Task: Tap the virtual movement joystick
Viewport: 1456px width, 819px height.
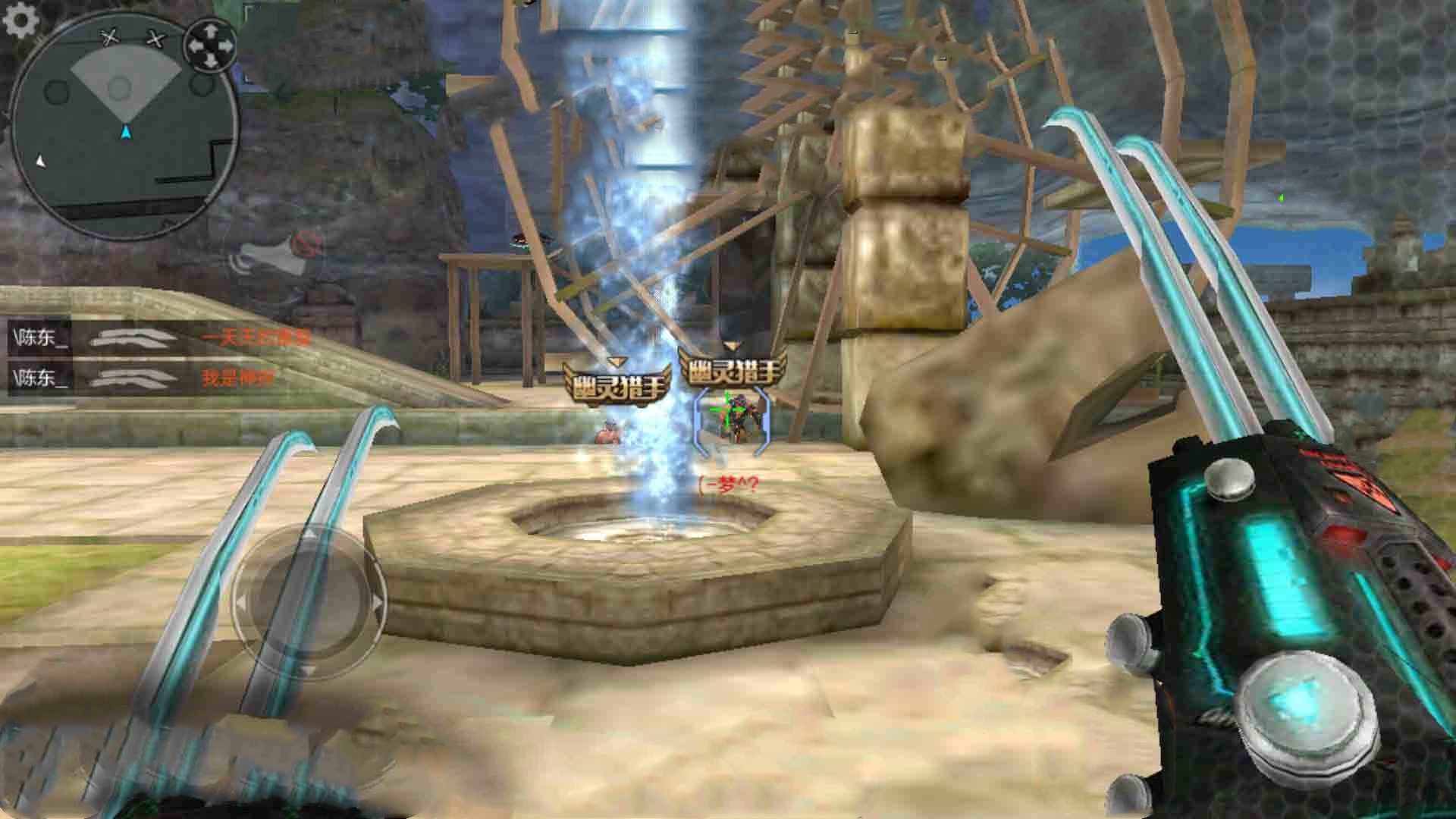Action: (309, 601)
